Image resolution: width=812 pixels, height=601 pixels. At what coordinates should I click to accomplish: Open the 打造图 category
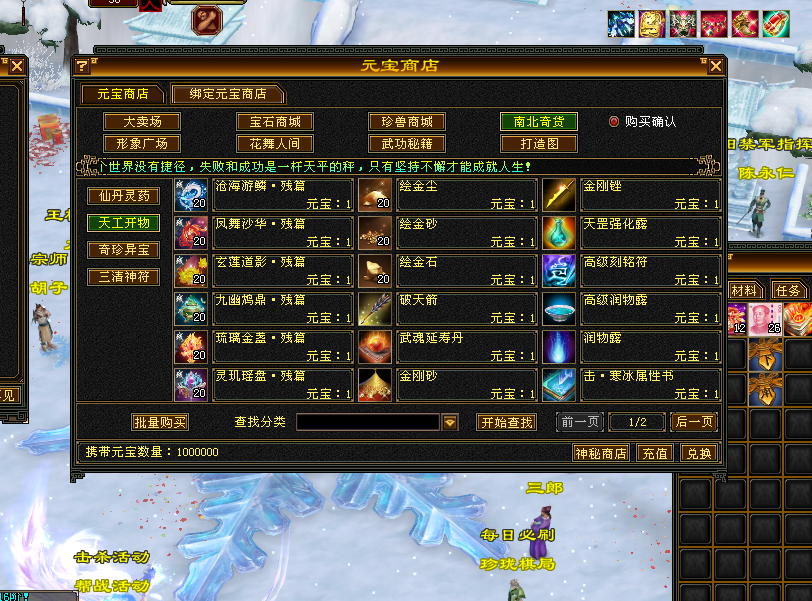click(x=538, y=144)
